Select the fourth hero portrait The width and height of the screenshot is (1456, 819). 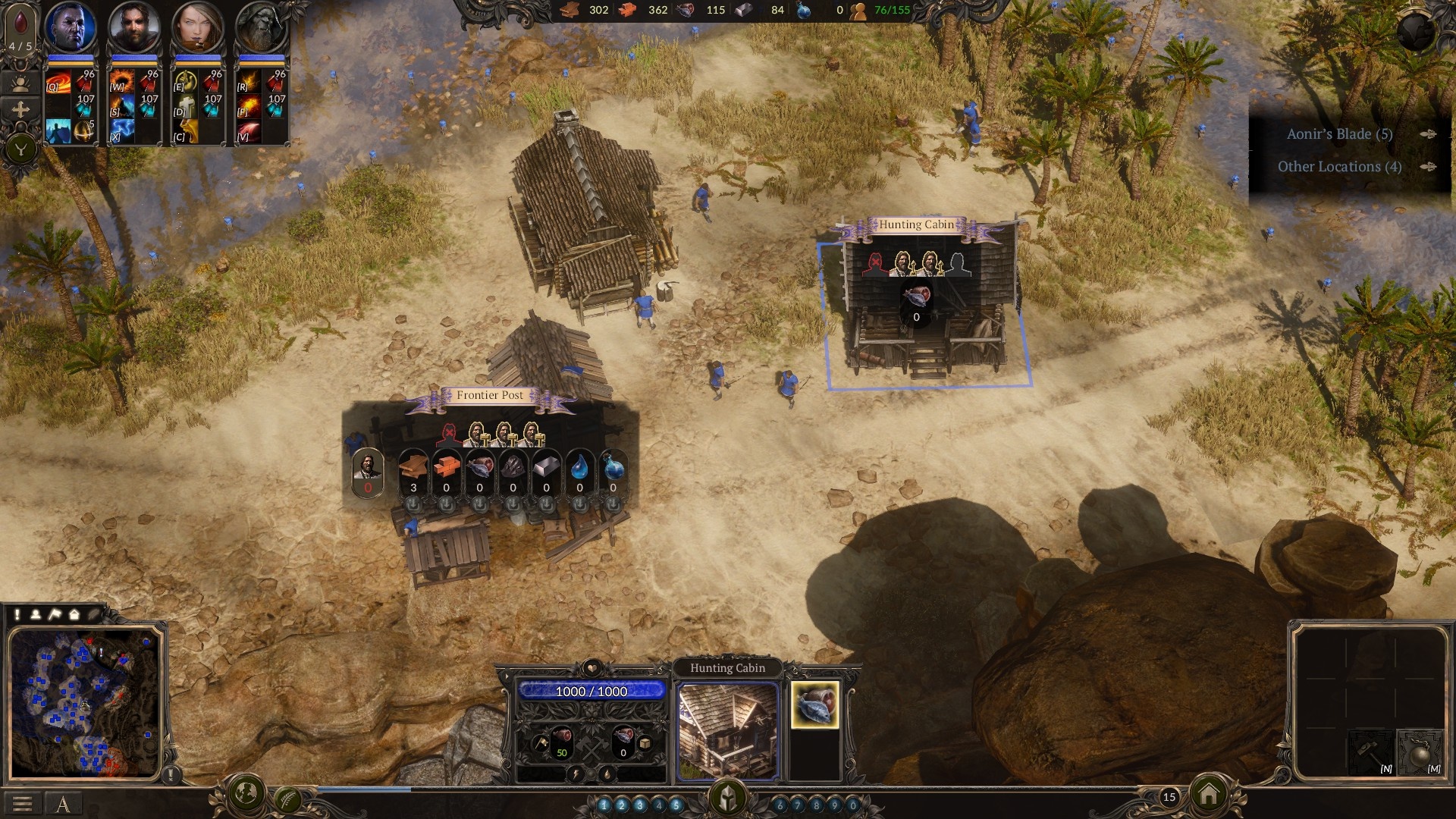click(x=262, y=27)
